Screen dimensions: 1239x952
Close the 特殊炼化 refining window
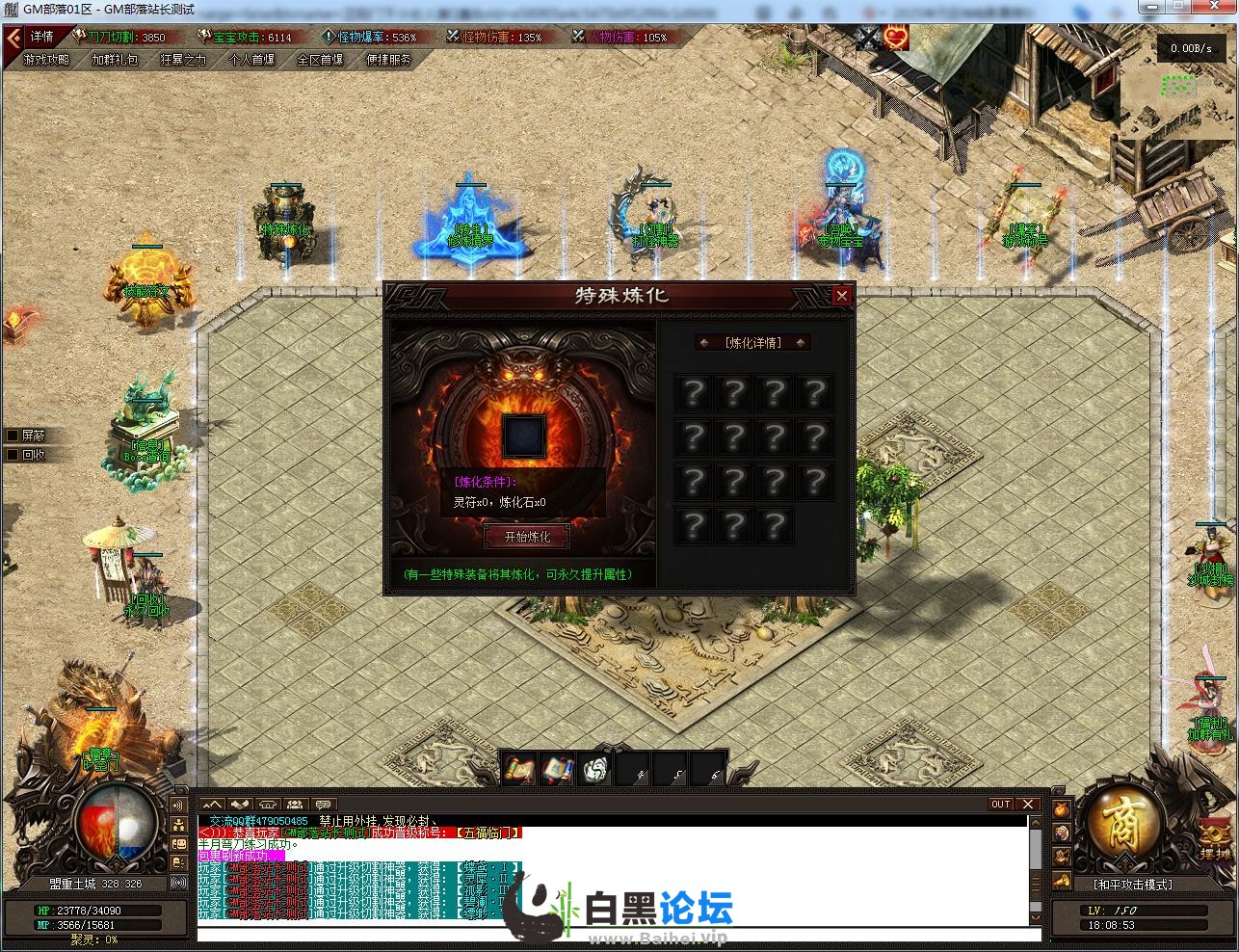tap(841, 296)
